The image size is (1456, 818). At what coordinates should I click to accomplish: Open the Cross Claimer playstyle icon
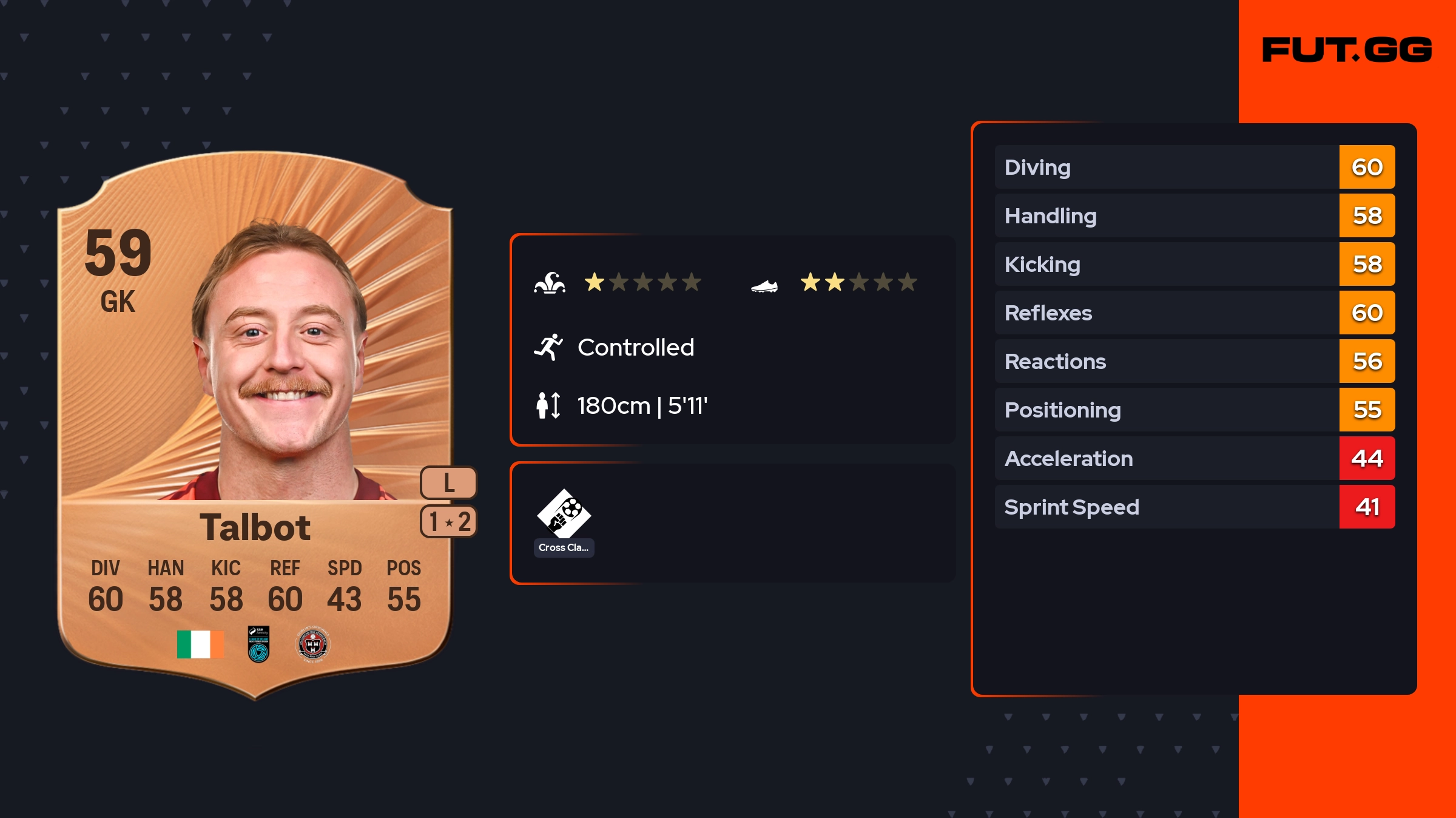[x=564, y=515]
